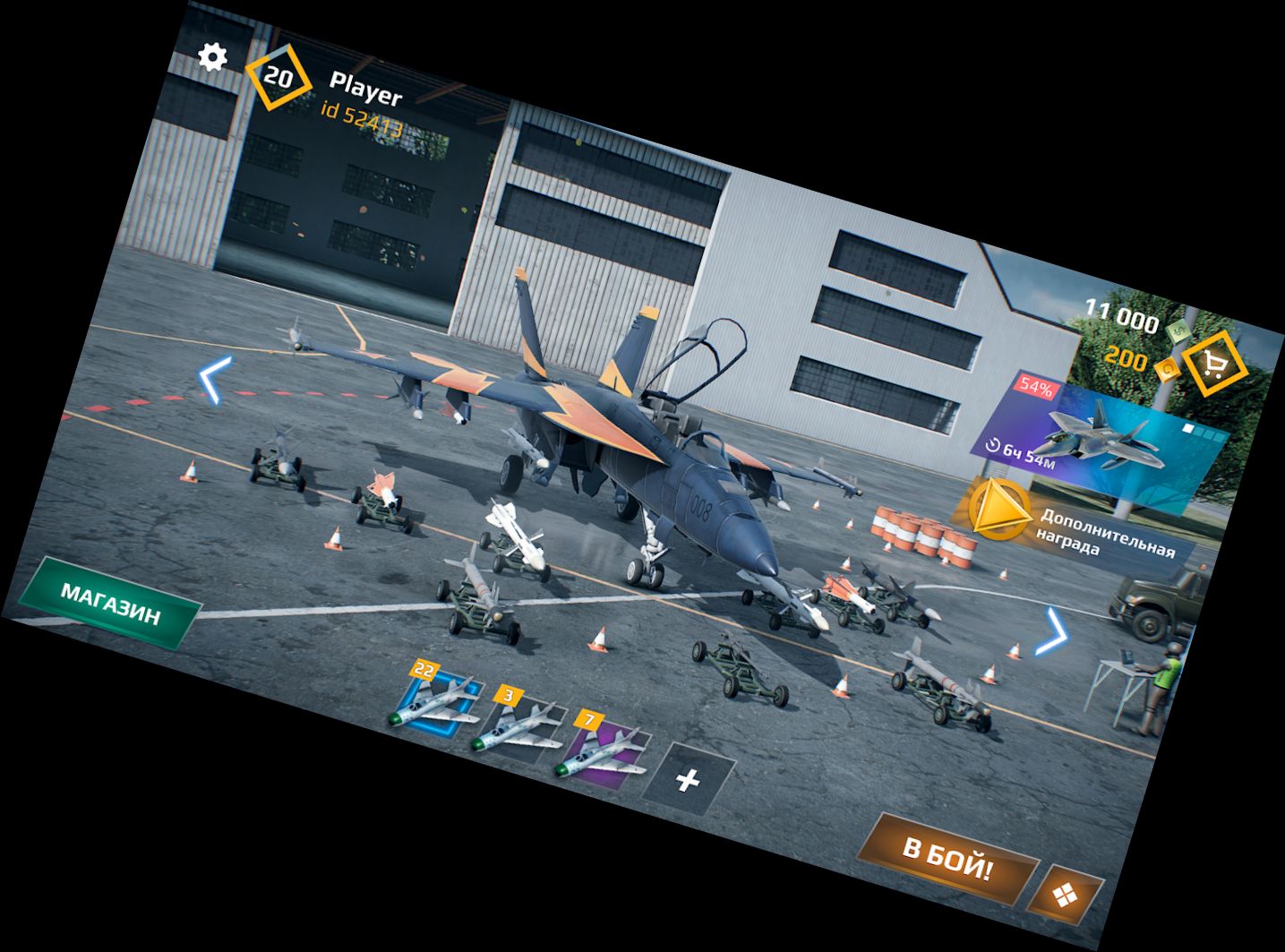Show next aircraft with right arrow

coord(1052,632)
